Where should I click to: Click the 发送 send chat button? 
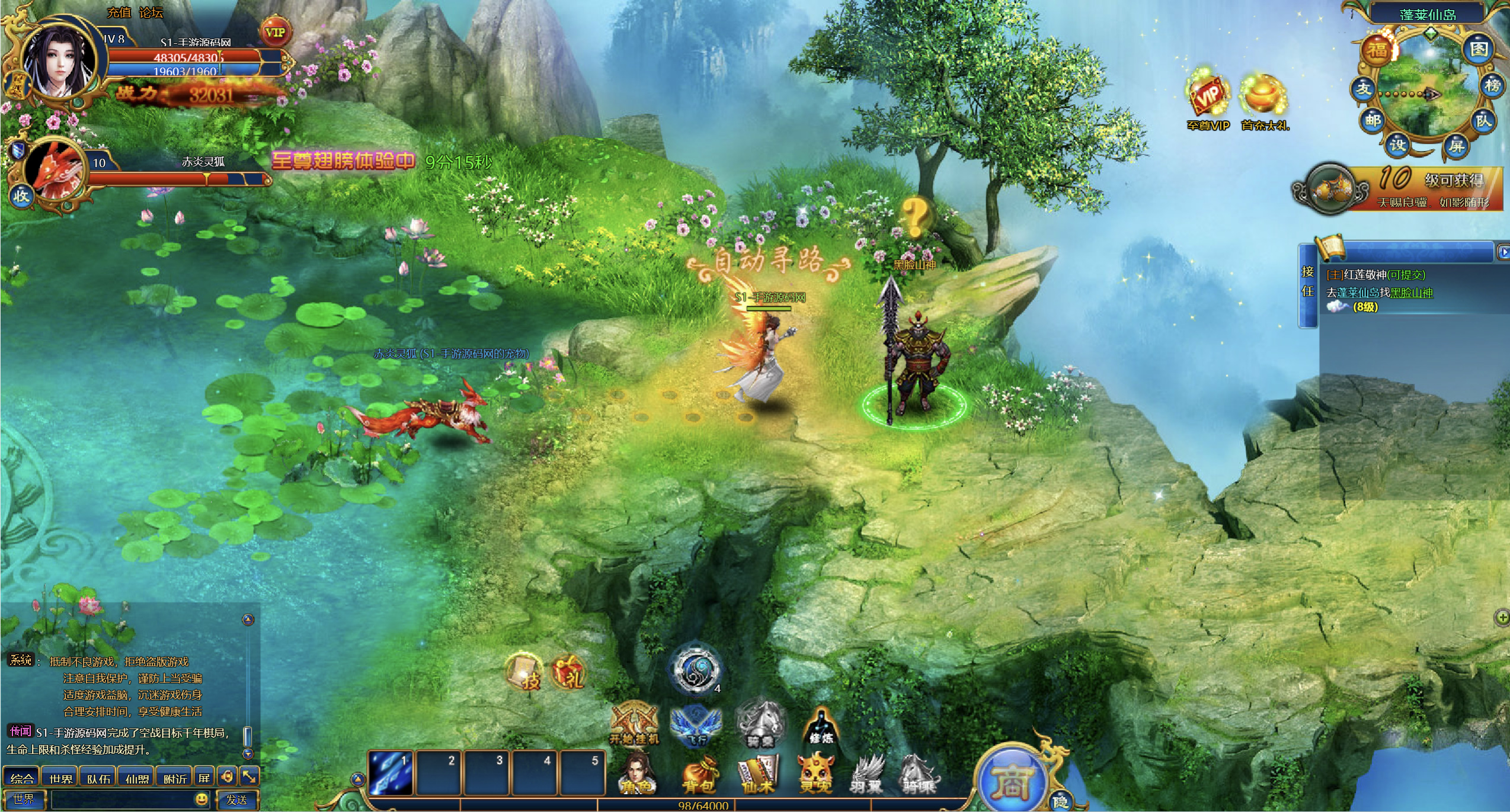237,800
